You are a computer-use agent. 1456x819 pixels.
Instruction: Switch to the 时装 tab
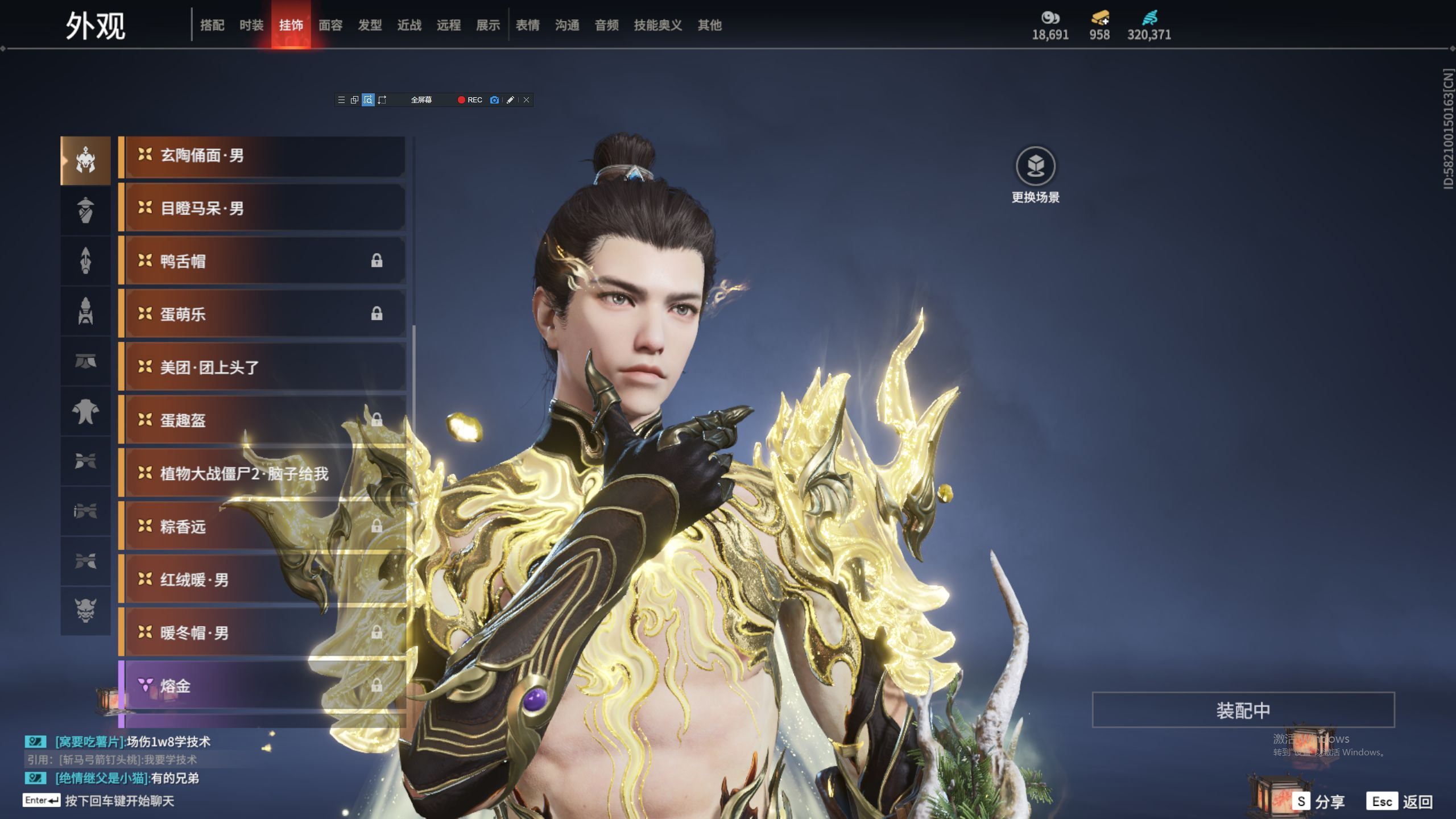click(251, 25)
